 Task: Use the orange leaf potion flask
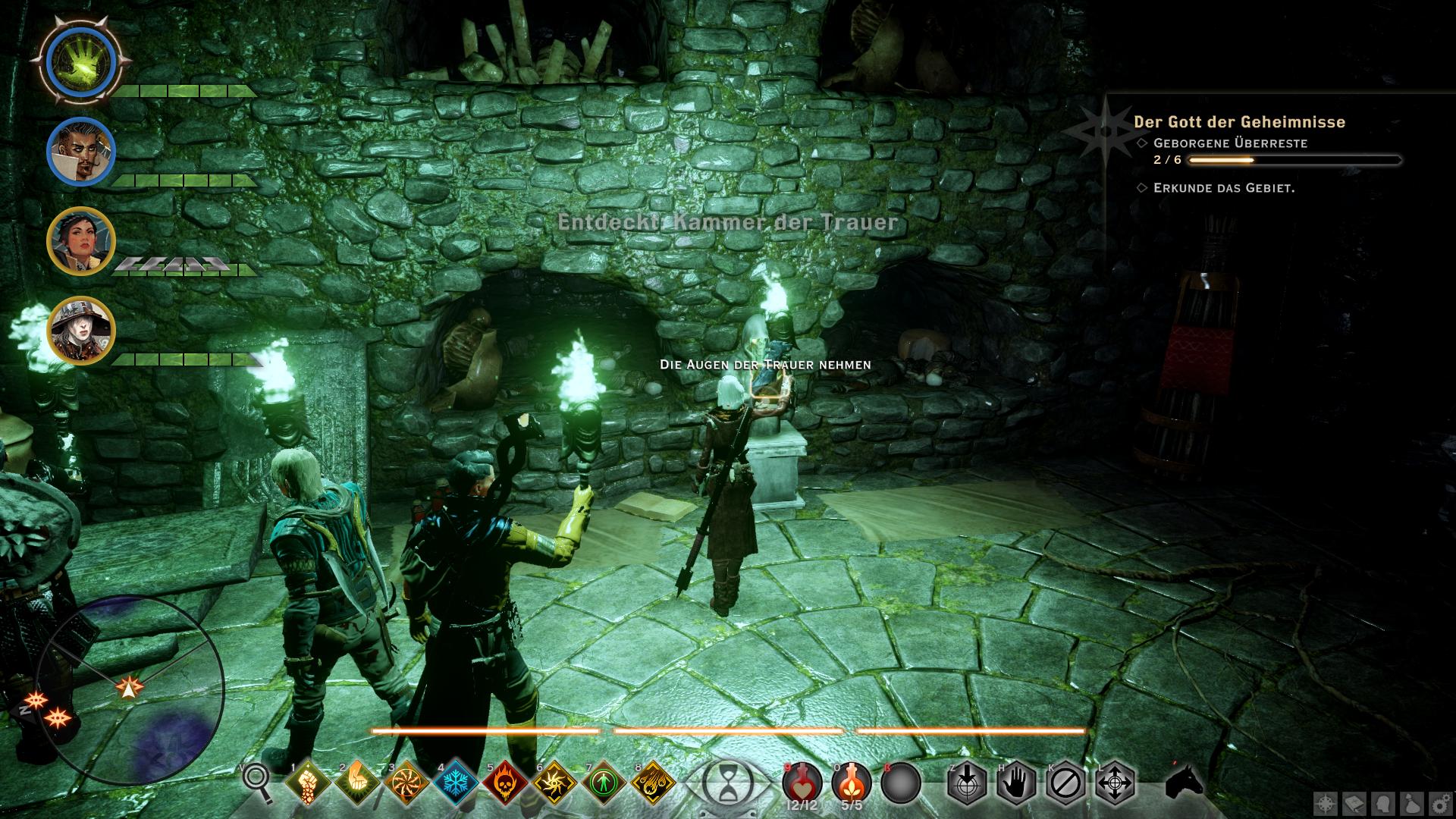pyautogui.click(x=851, y=781)
